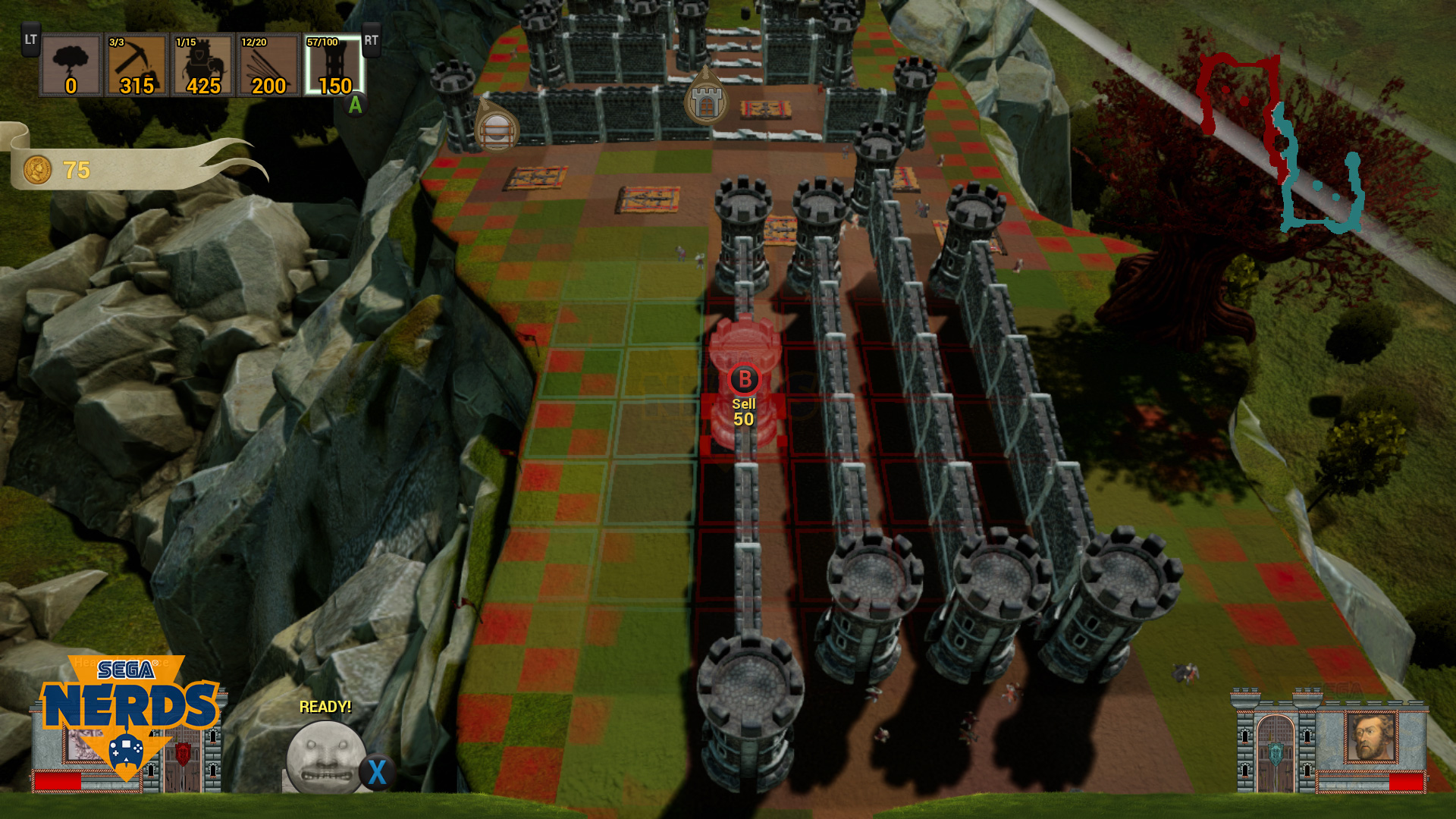Pick the catapult unit costing 200

coord(268,65)
